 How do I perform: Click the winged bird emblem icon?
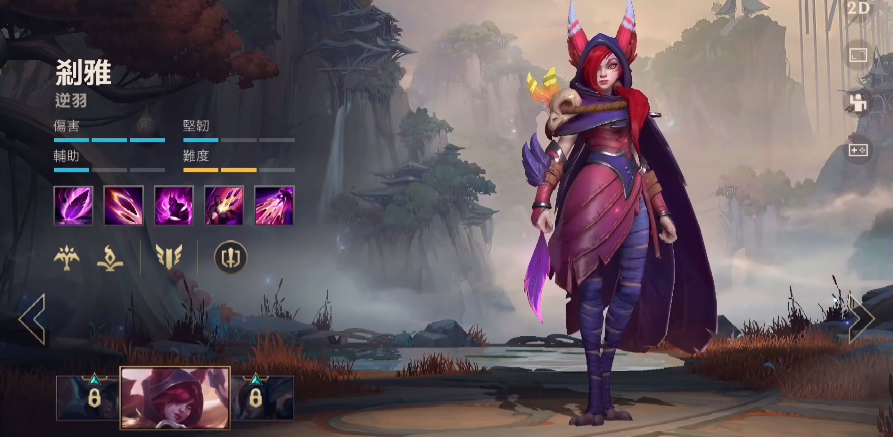point(67,258)
